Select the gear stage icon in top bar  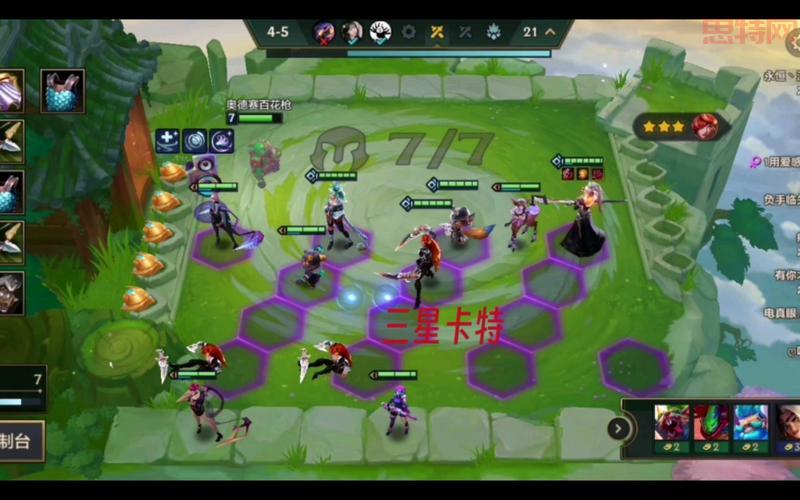pyautogui.click(x=409, y=32)
